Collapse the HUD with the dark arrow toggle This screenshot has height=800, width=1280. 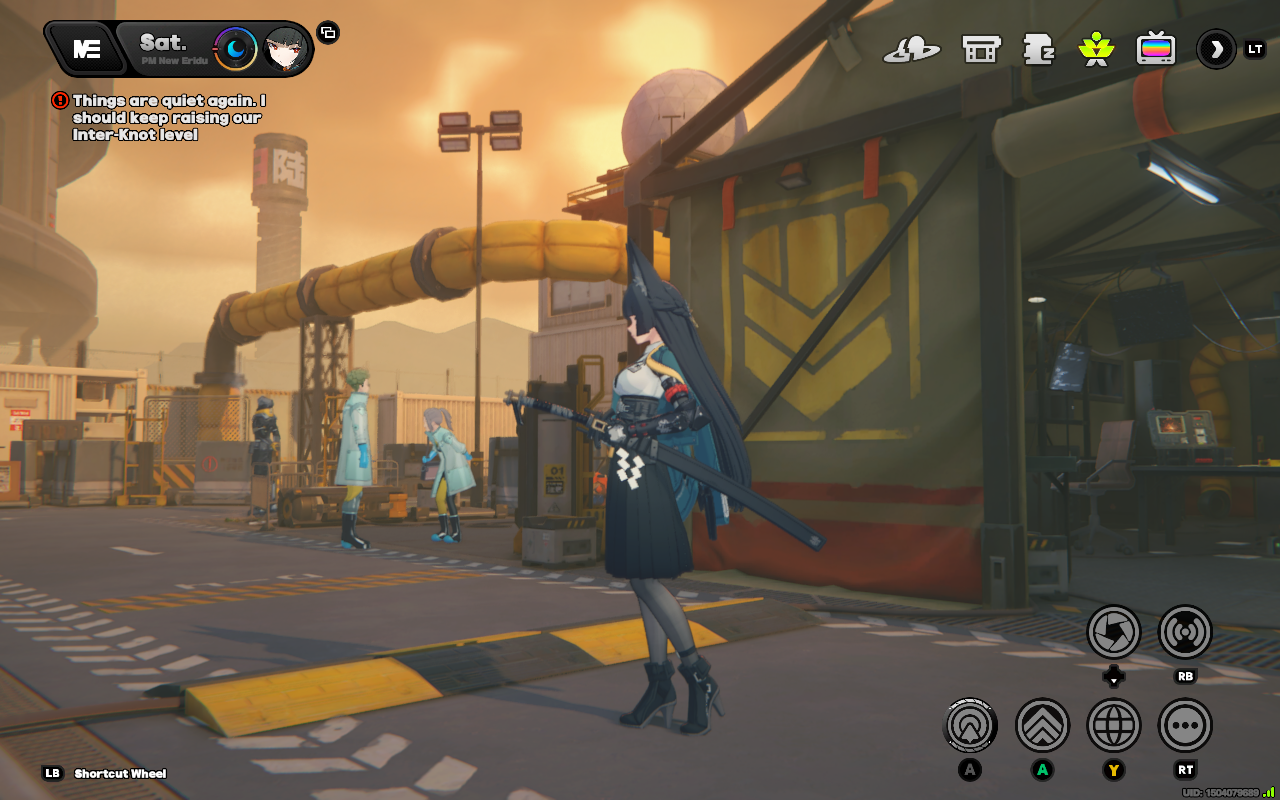click(1215, 47)
